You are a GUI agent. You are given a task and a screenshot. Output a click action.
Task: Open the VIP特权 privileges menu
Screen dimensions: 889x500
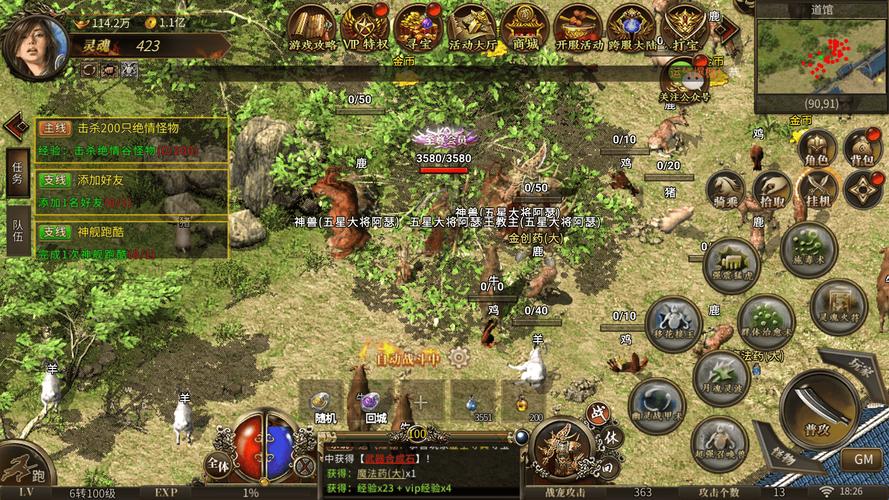365,25
